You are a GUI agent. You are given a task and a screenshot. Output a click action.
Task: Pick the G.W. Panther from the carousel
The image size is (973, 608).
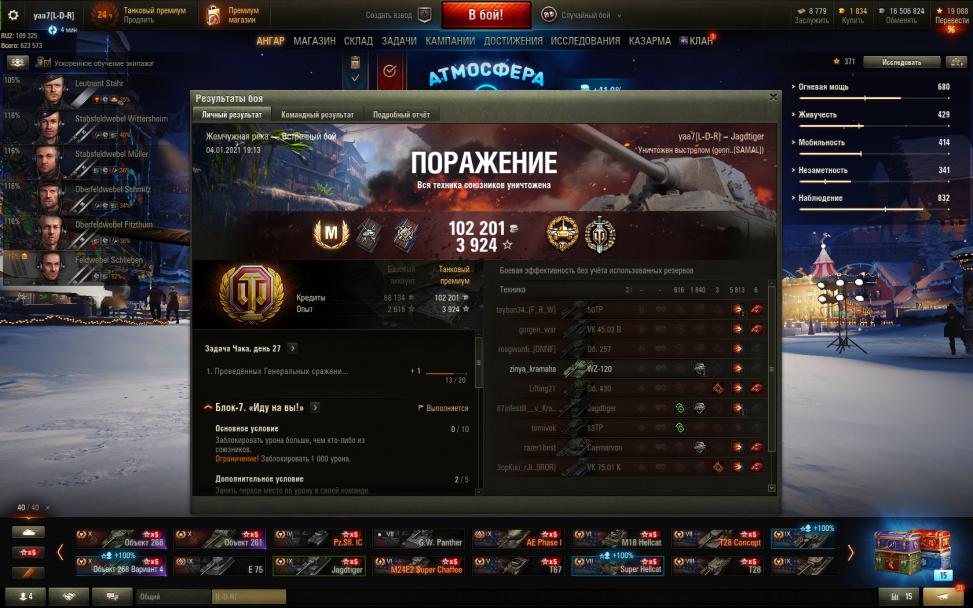tap(418, 538)
